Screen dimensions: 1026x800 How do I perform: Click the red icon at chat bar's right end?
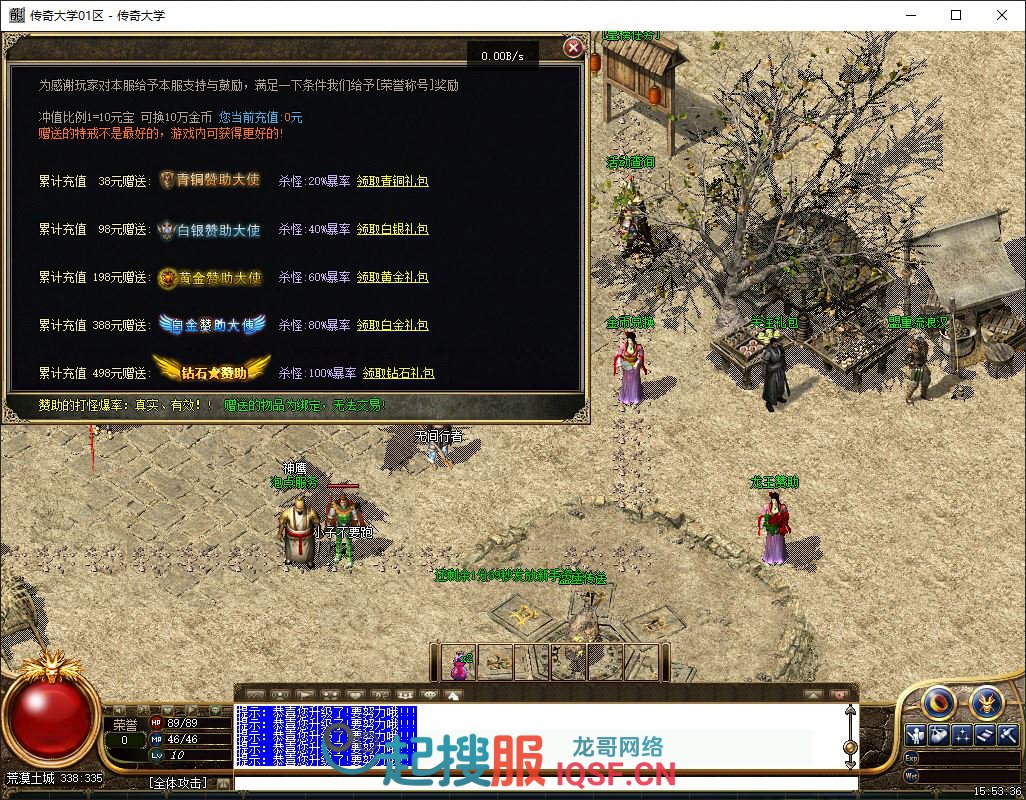pyautogui.click(x=840, y=694)
